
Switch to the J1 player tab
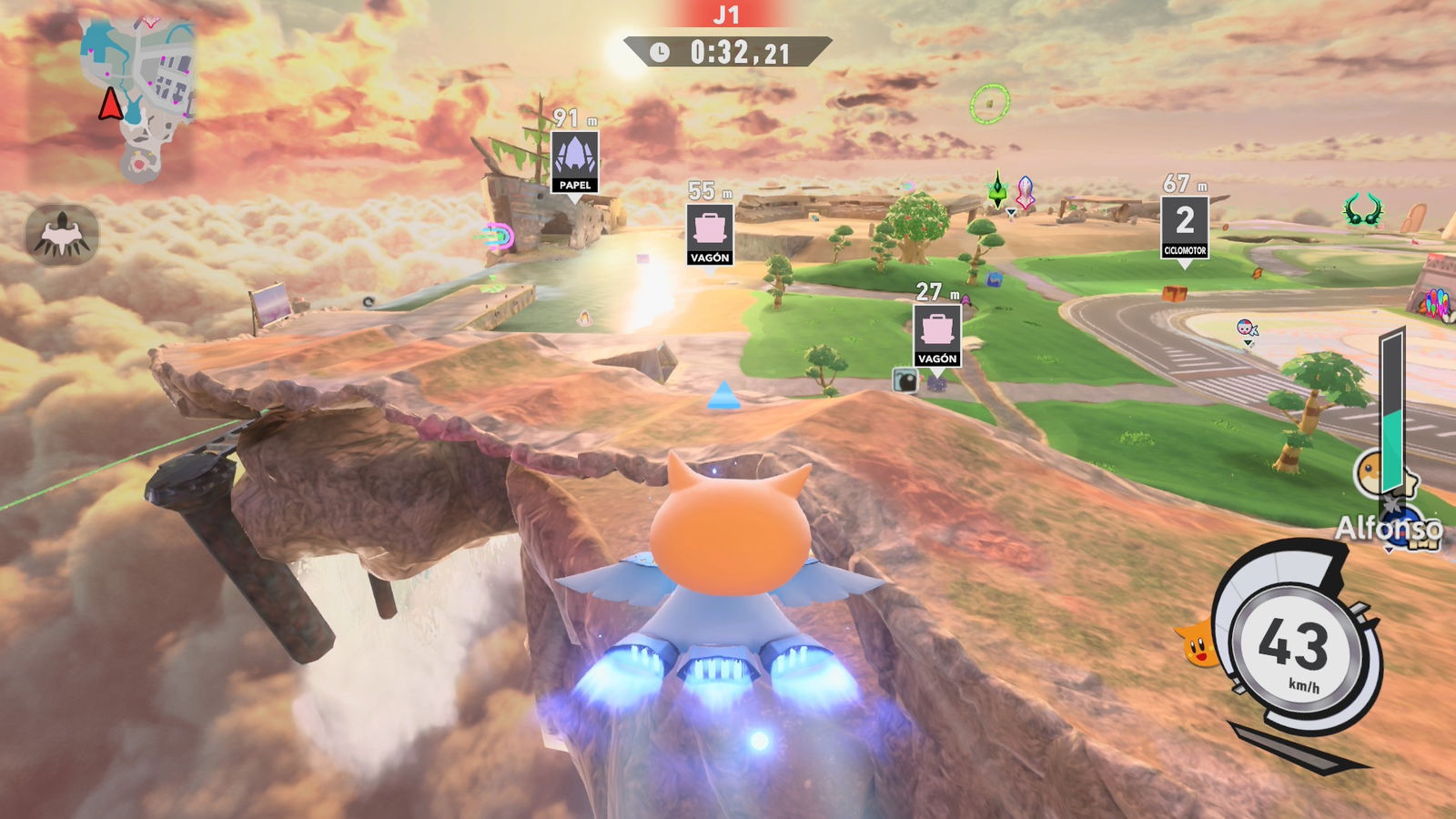727,15
